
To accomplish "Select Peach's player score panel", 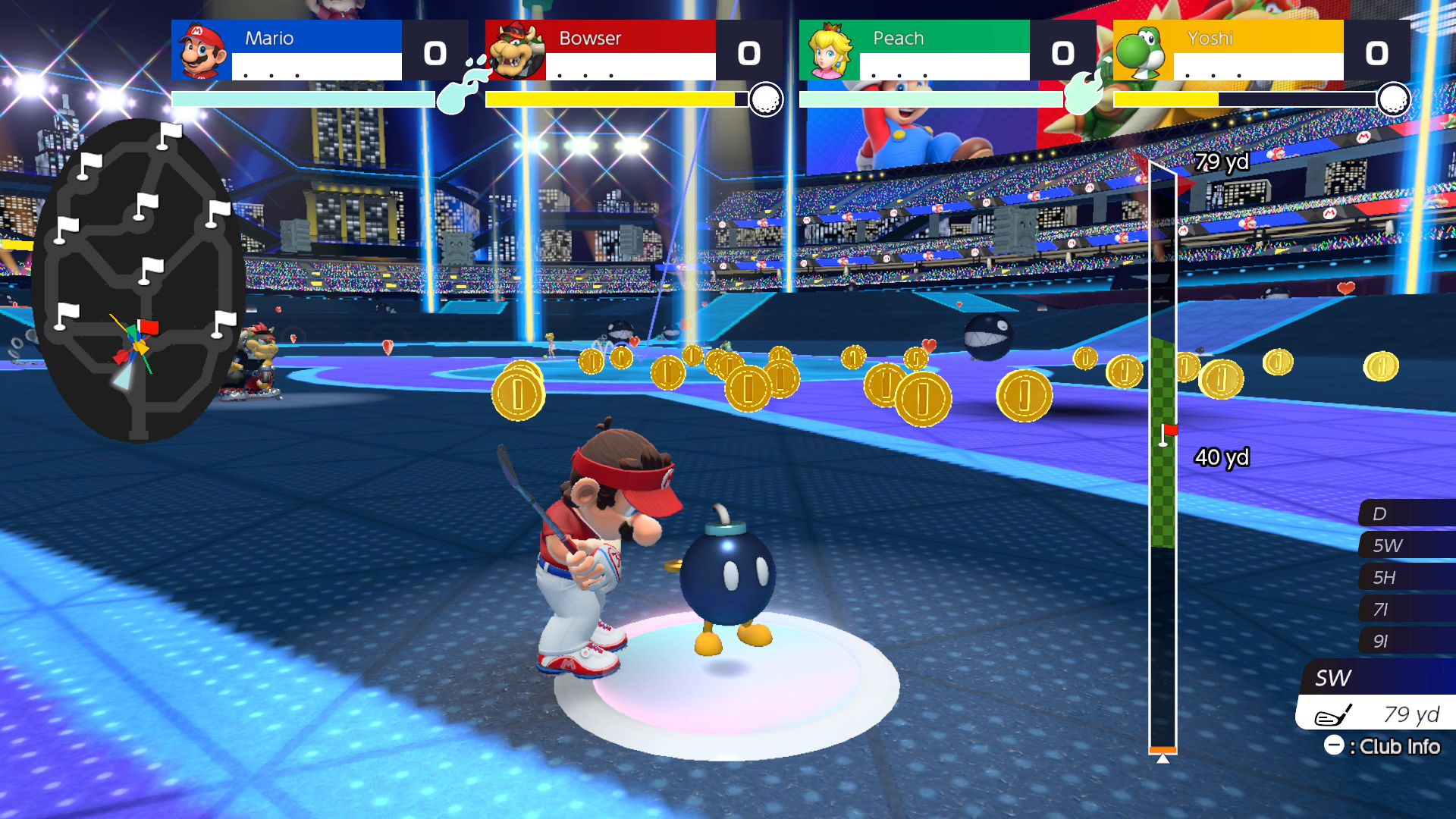I will (x=946, y=50).
